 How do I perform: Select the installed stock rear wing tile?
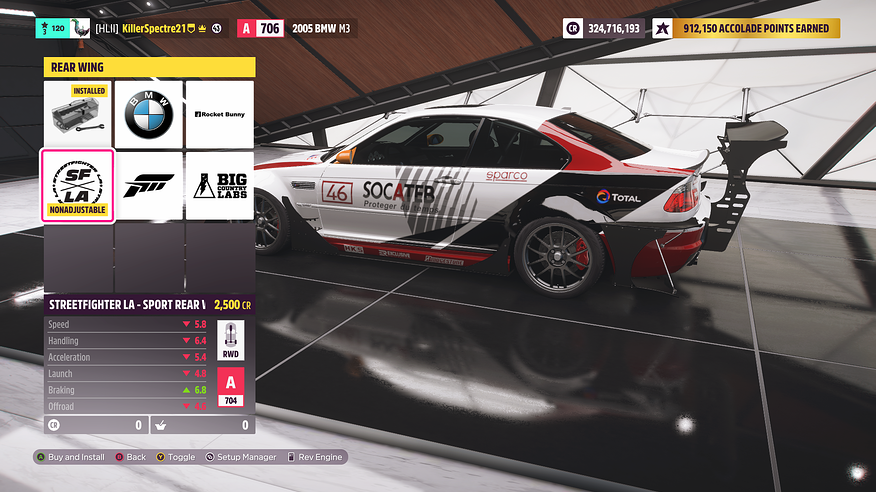(77, 115)
